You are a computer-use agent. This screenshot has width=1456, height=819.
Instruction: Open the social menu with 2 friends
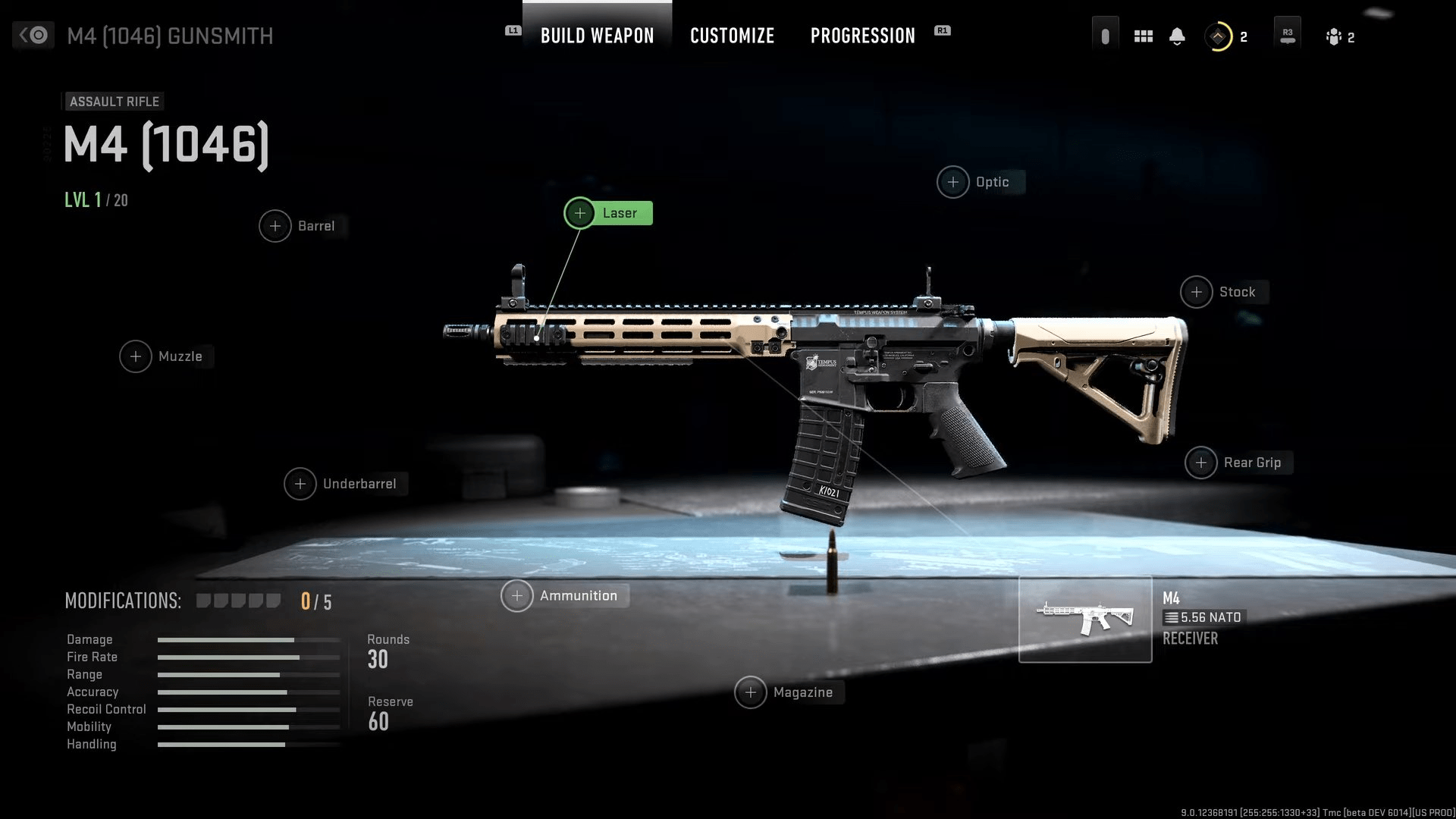[1335, 35]
